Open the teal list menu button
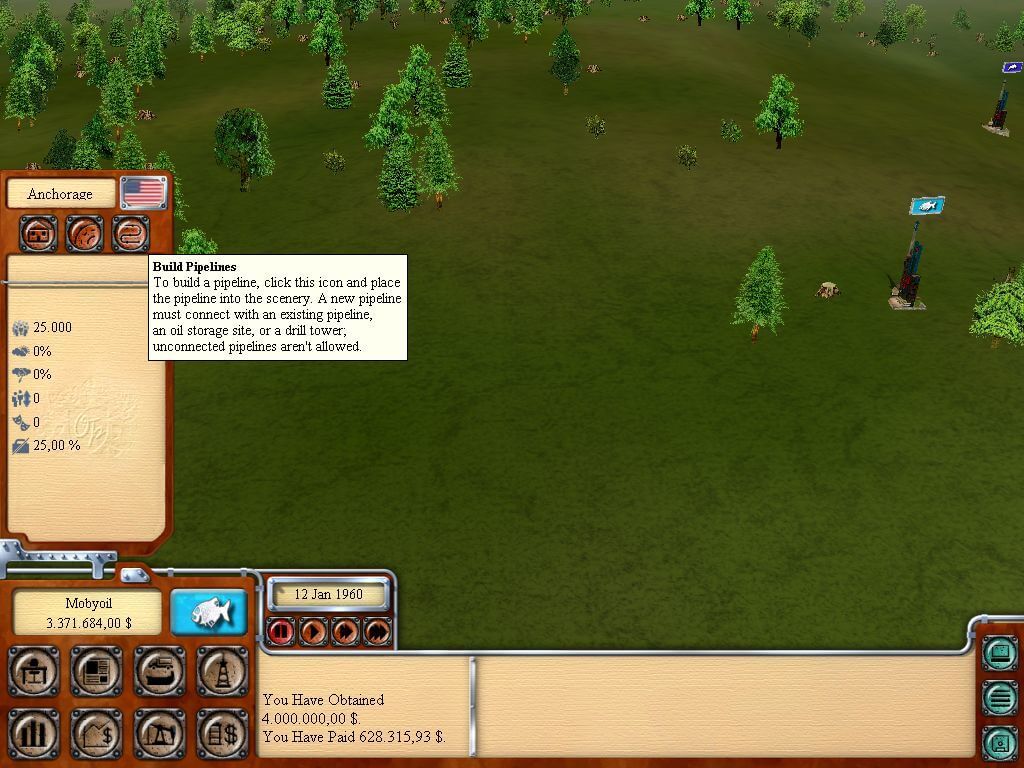Image resolution: width=1024 pixels, height=768 pixels. (x=1000, y=697)
